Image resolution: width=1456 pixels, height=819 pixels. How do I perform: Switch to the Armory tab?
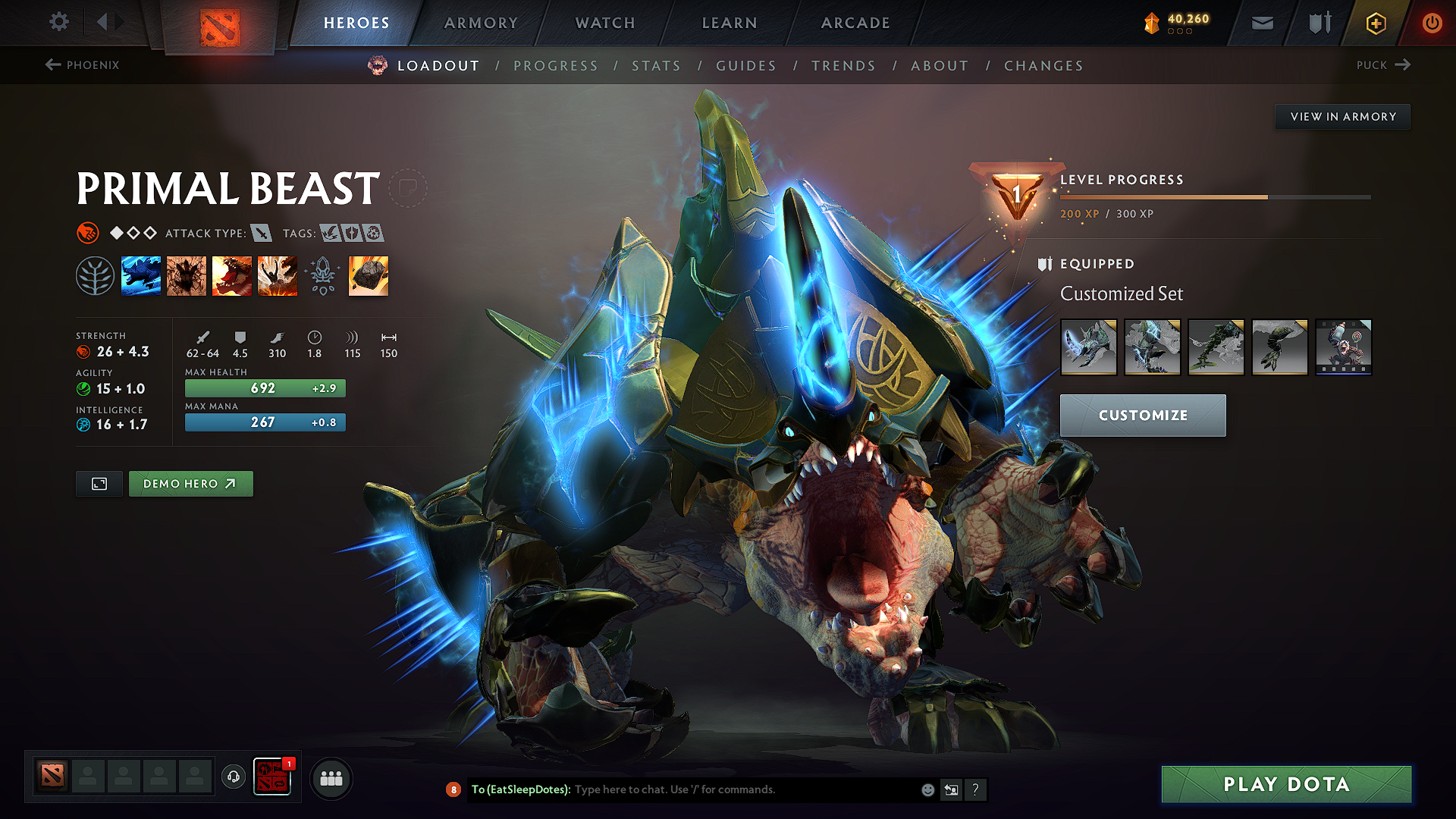(x=481, y=23)
